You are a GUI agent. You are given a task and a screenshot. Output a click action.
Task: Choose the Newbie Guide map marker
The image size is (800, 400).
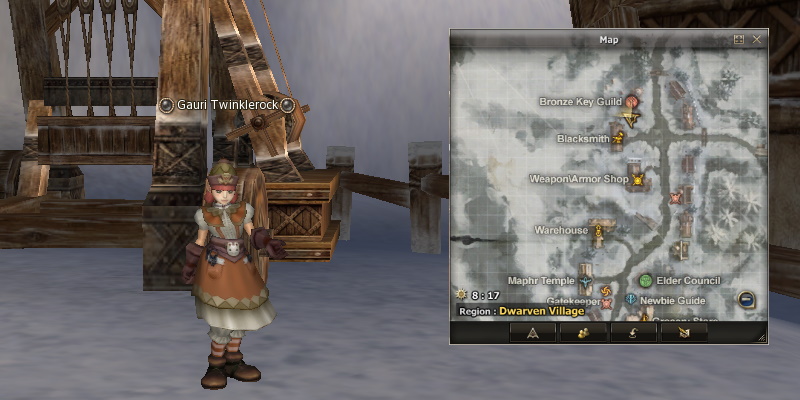pos(631,299)
